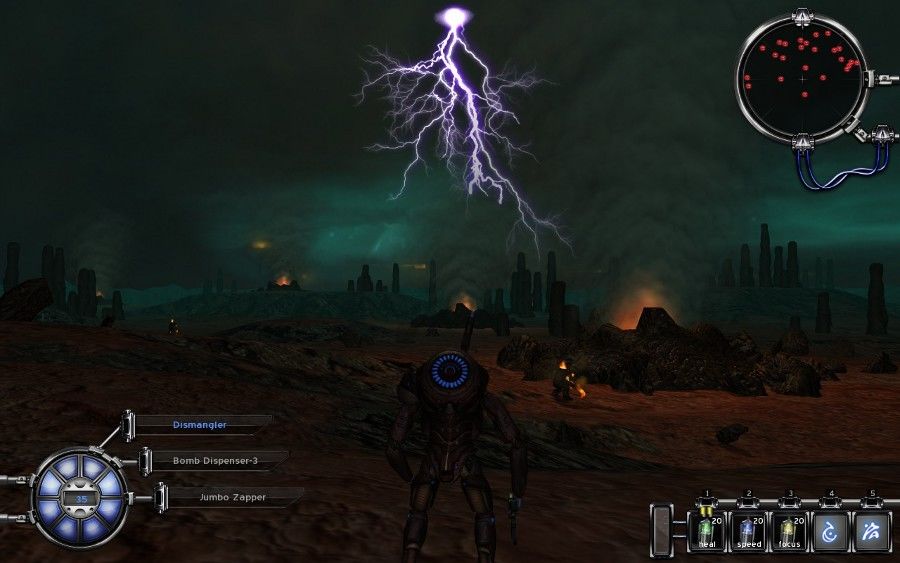
Task: Use the green heal canister slot
Action: [707, 531]
